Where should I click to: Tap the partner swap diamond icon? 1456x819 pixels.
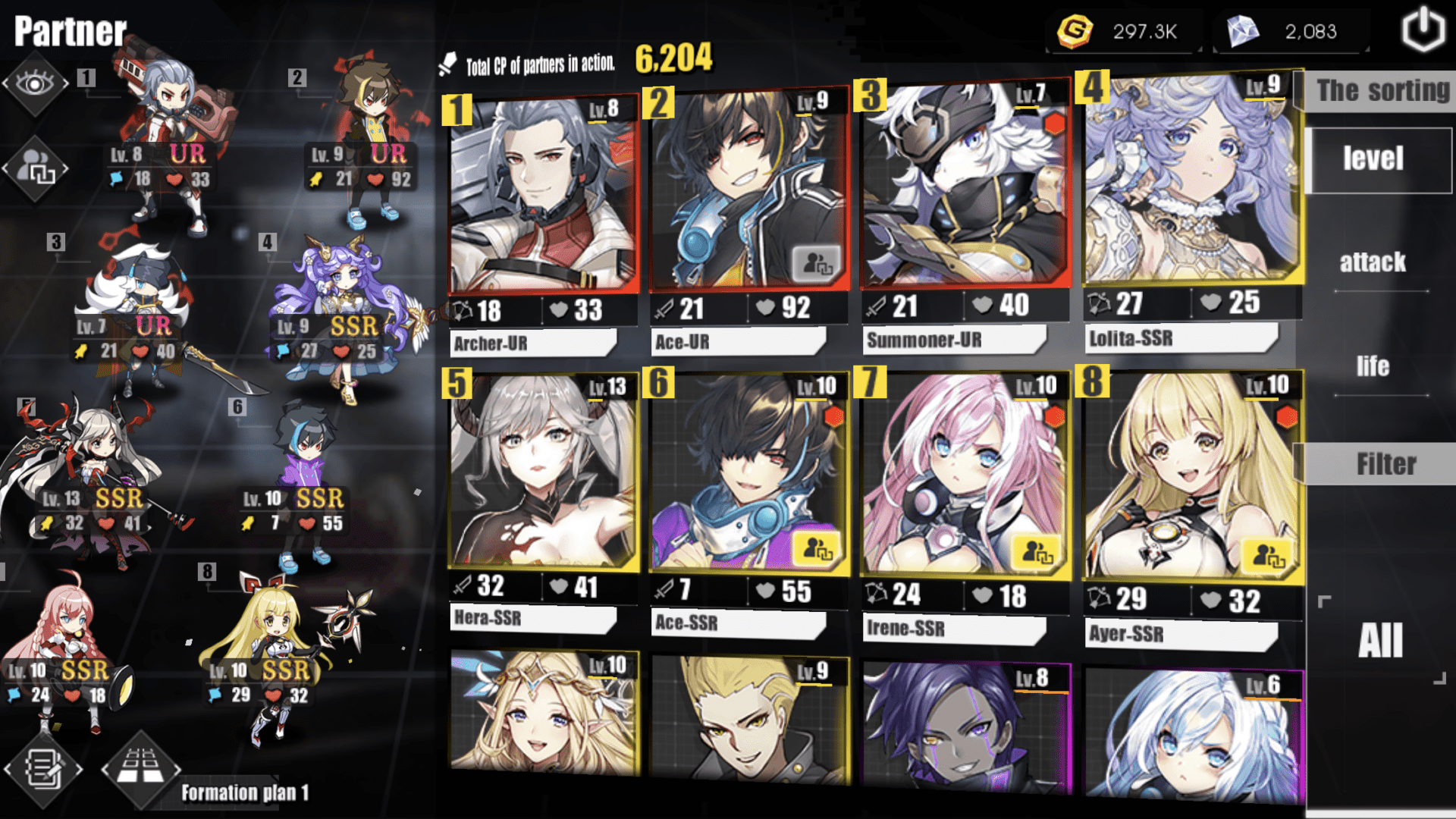coord(36,168)
